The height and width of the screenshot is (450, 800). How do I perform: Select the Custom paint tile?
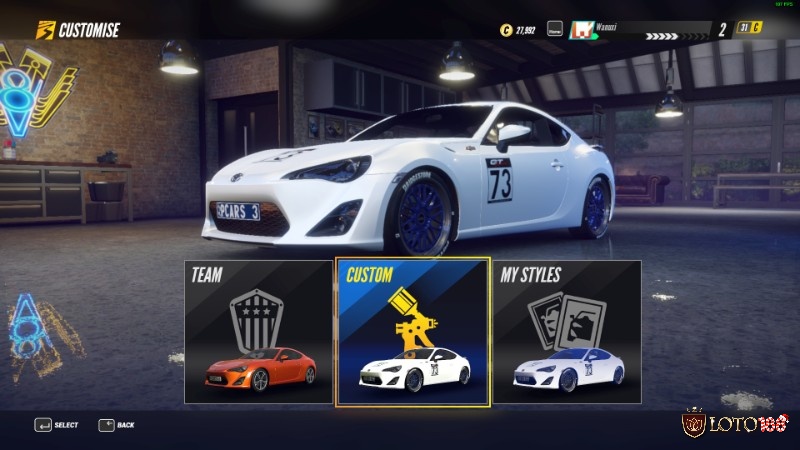[413, 332]
